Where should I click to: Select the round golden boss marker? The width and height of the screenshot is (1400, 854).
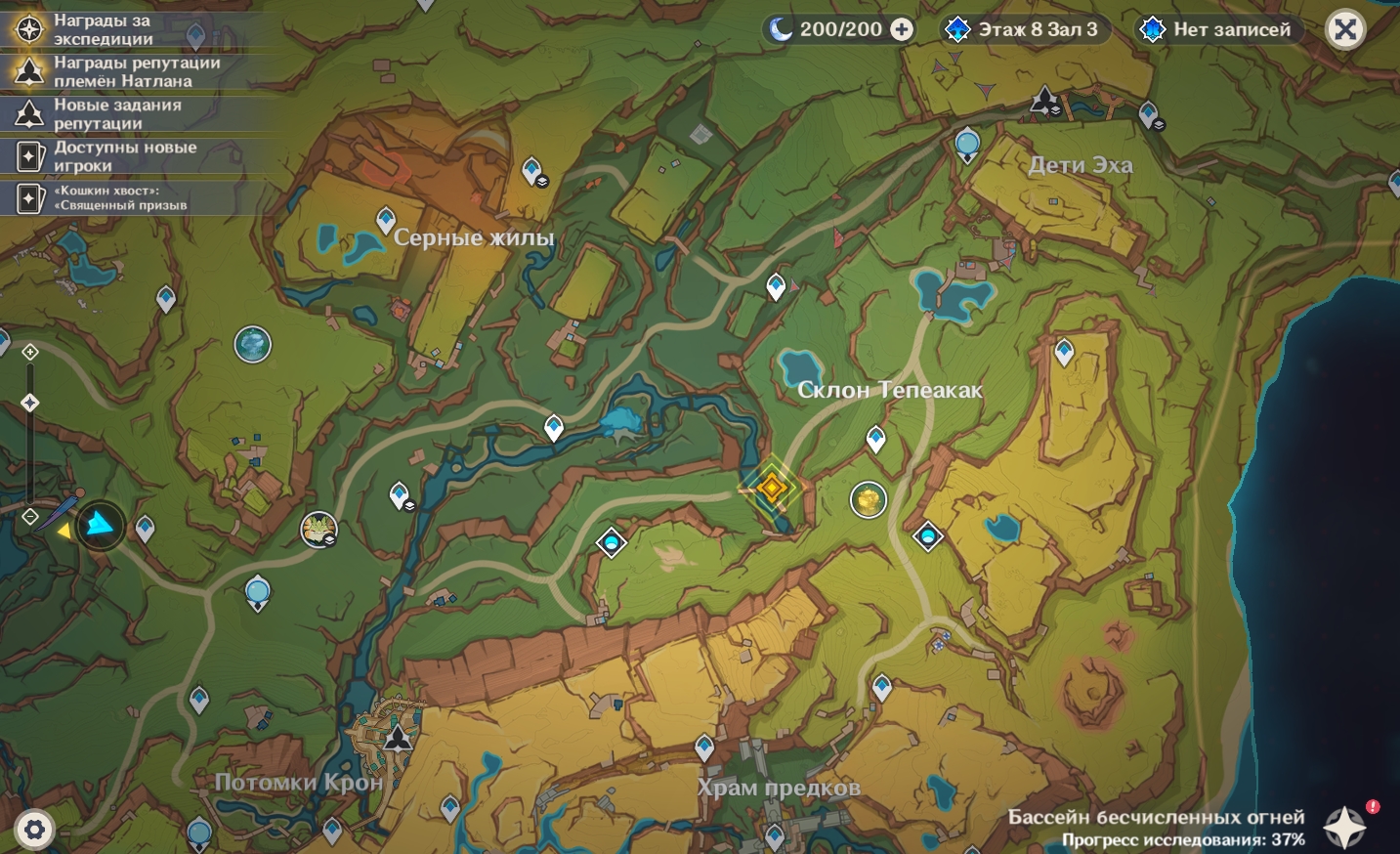tap(868, 499)
